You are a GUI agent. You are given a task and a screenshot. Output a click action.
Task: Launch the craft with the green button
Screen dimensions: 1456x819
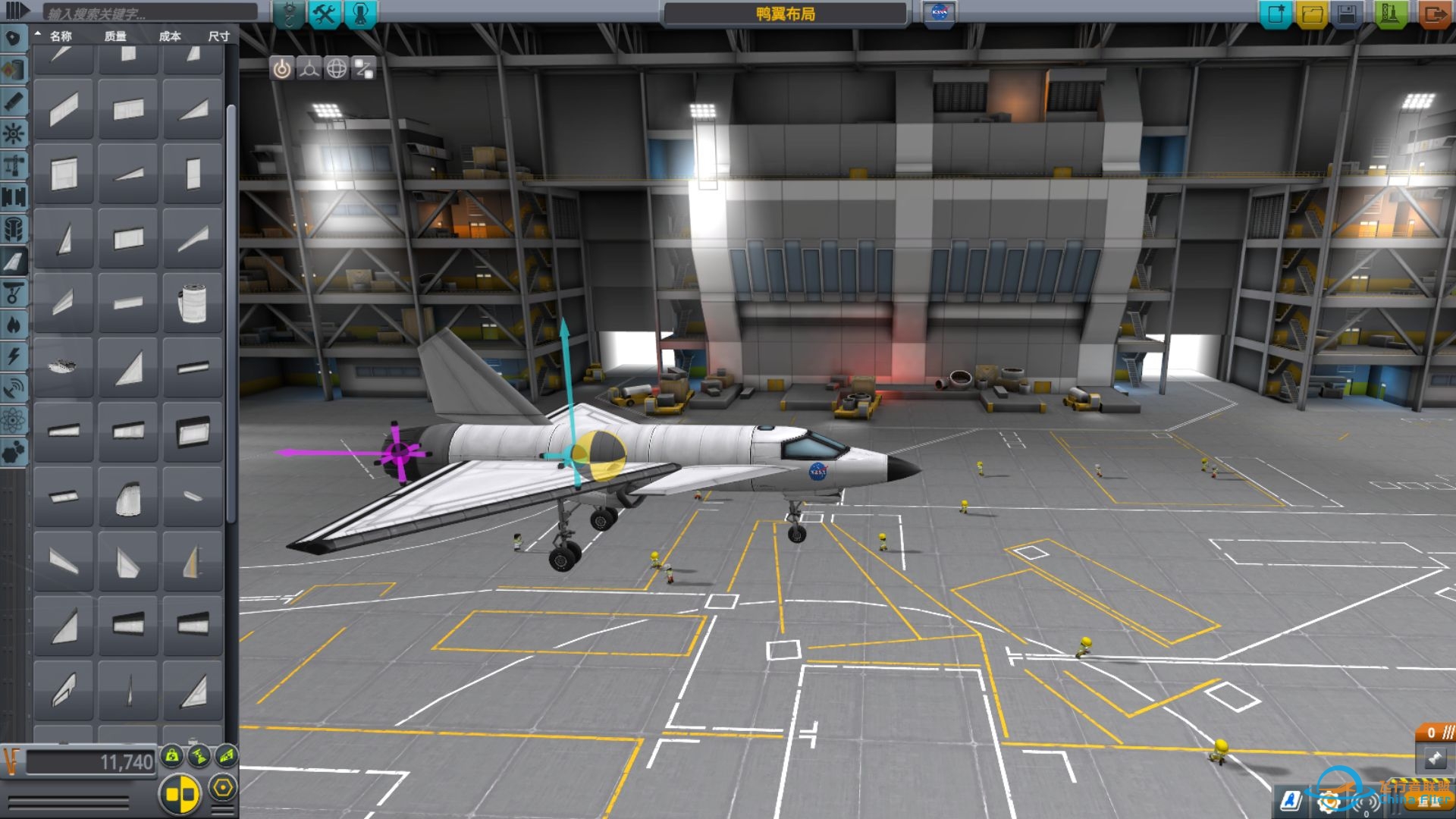coord(1390,14)
